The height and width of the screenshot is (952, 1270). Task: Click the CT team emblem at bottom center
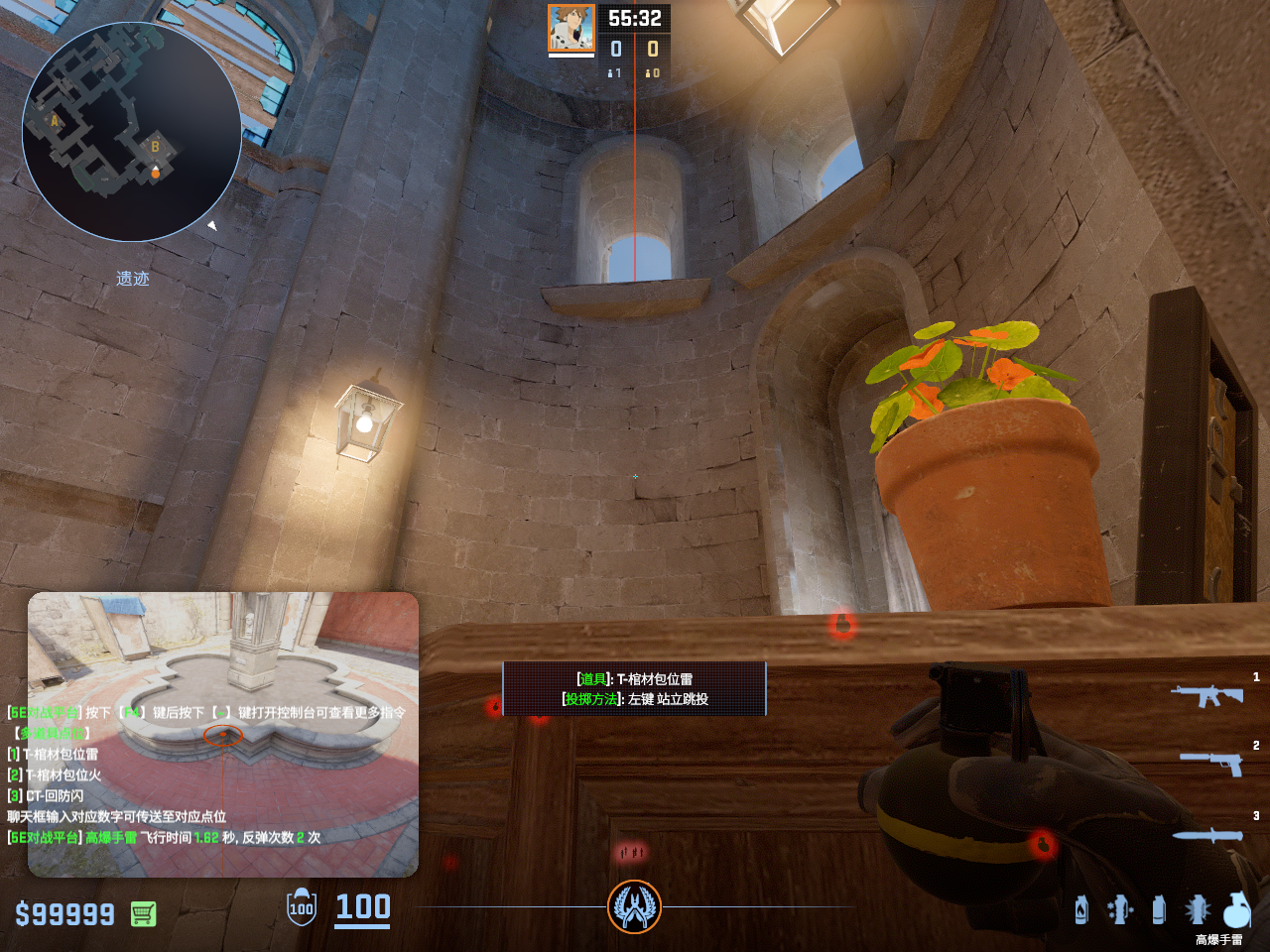634,906
